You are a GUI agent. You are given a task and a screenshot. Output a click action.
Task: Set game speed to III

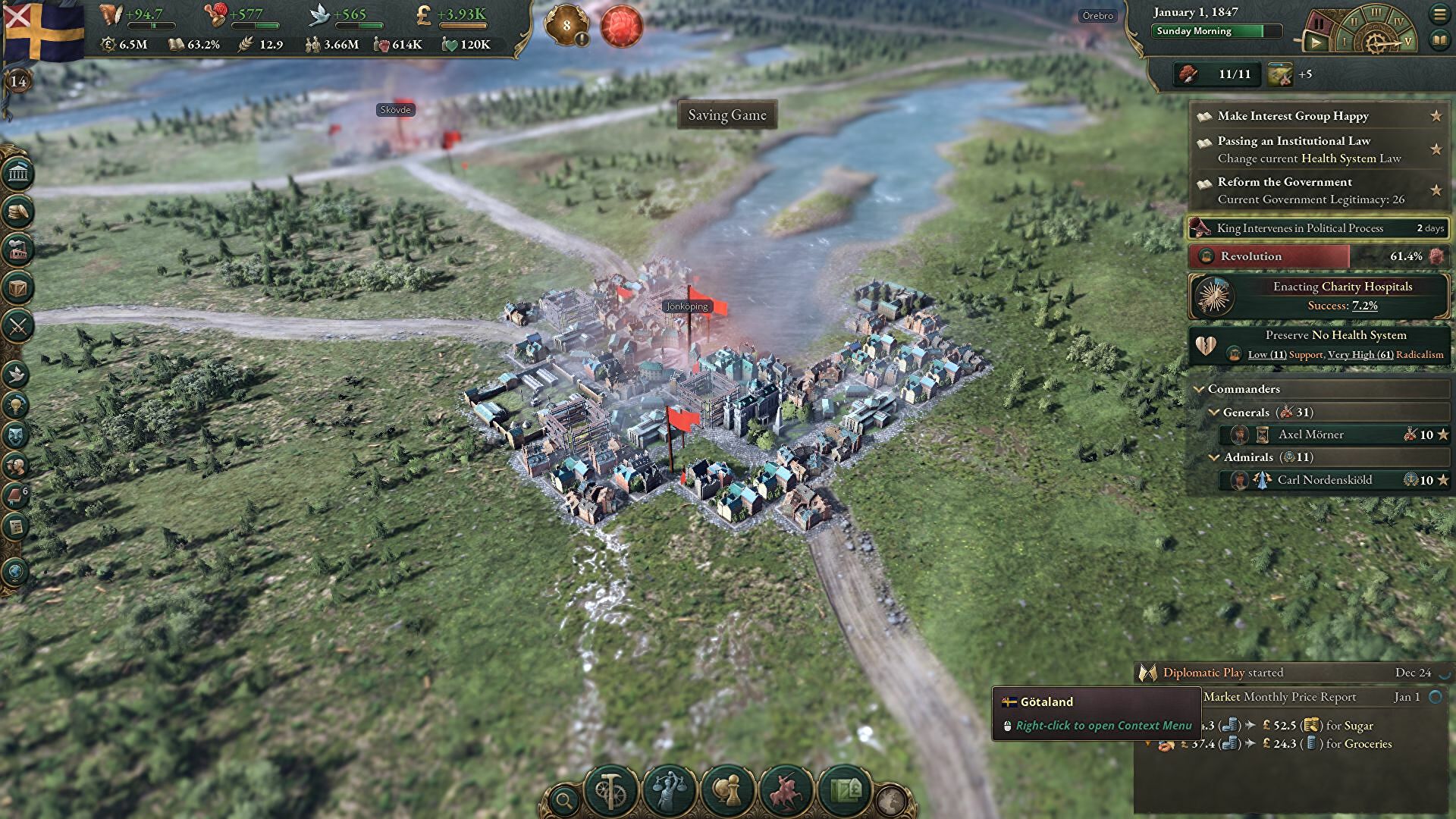pyautogui.click(x=1375, y=13)
